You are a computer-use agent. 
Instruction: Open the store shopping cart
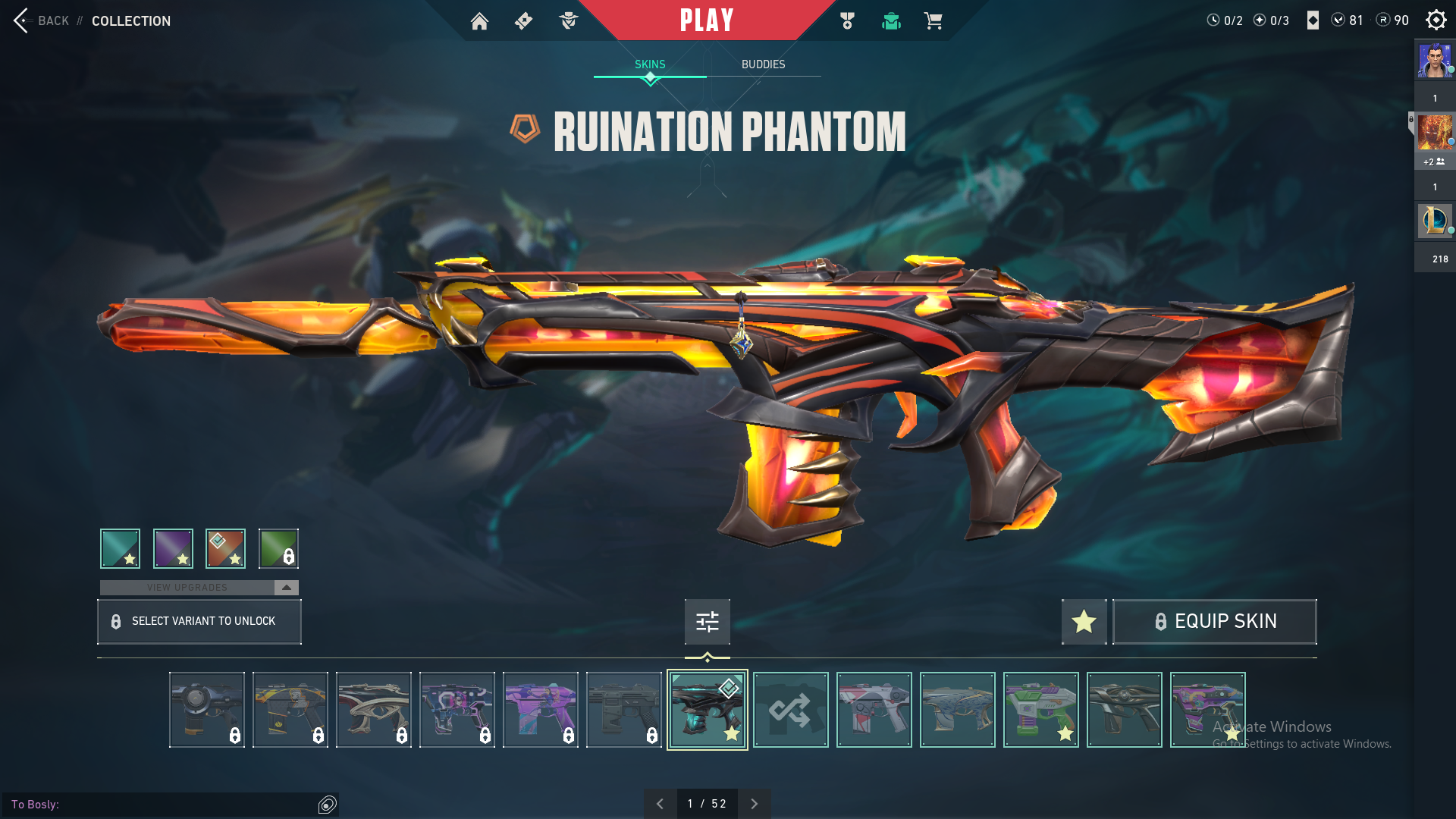coord(934,21)
